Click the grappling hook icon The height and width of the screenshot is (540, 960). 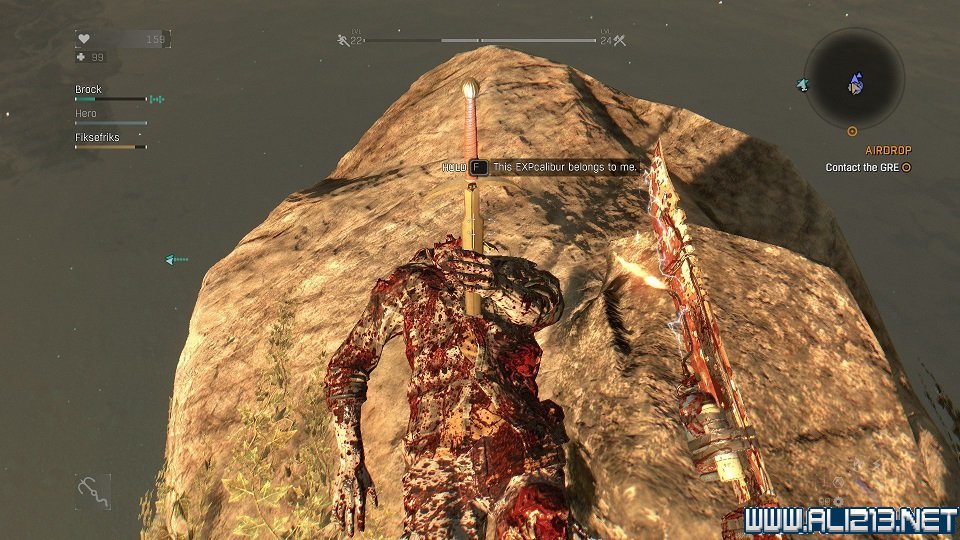pos(92,491)
